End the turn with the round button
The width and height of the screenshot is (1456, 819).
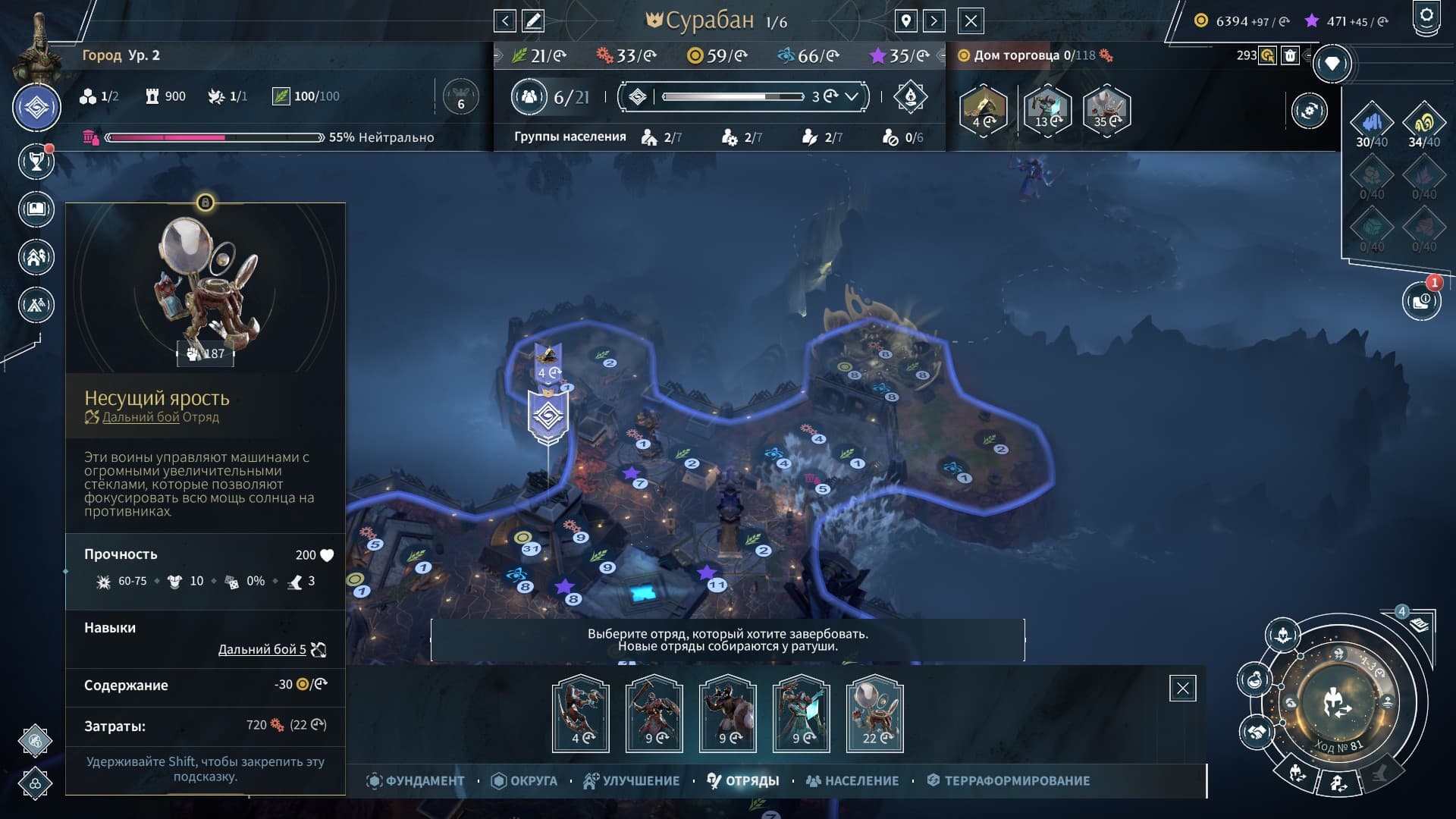[1338, 703]
